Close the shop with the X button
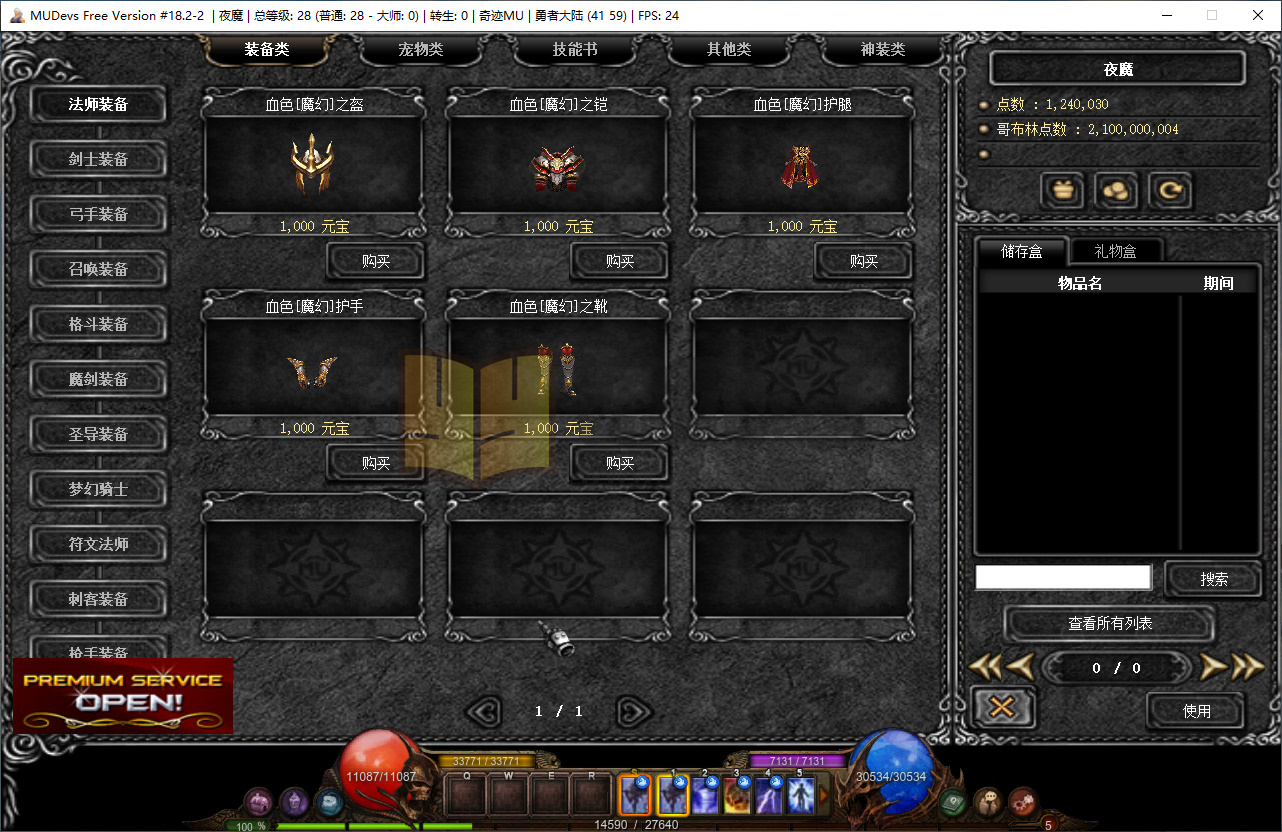 [x=1002, y=708]
